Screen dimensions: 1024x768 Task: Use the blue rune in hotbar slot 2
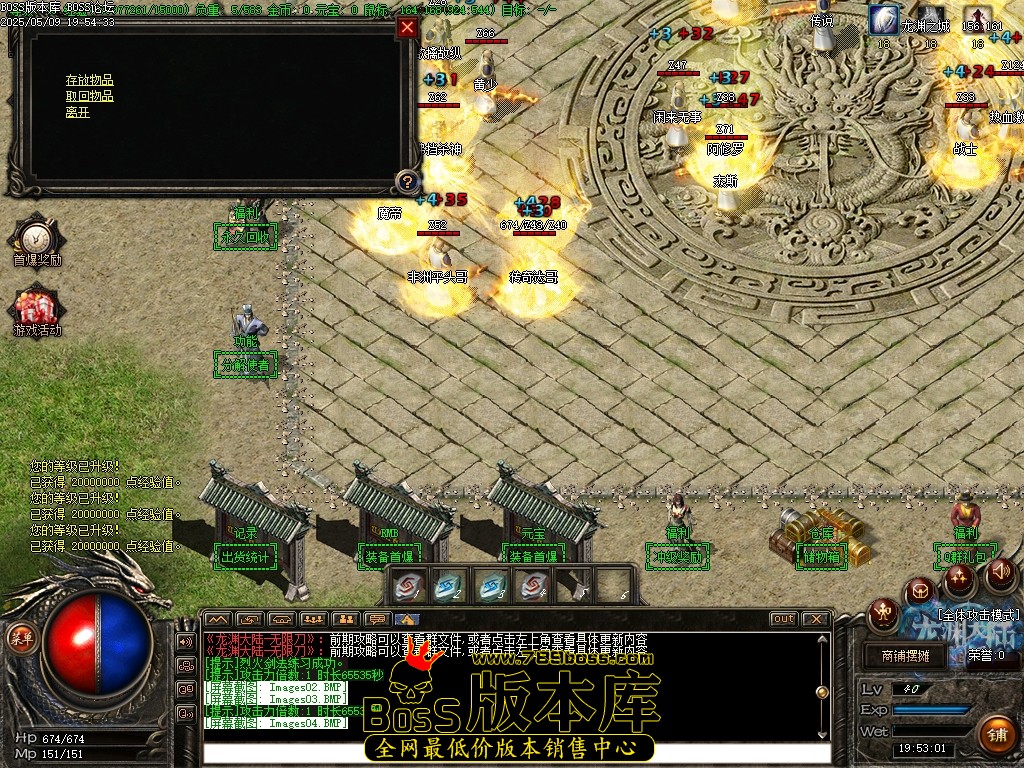[449, 586]
